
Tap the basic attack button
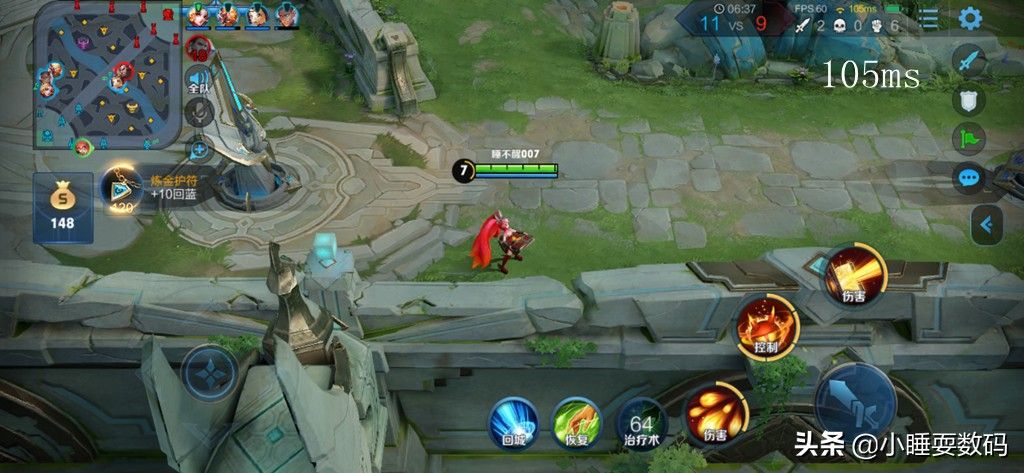click(x=855, y=400)
